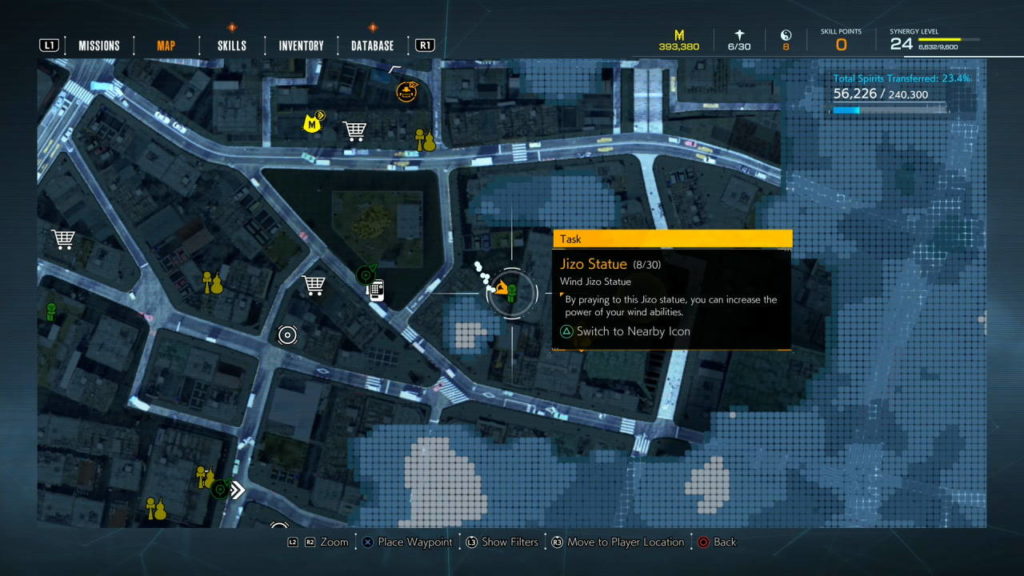Click the shopping cart beside the M marker

353,130
